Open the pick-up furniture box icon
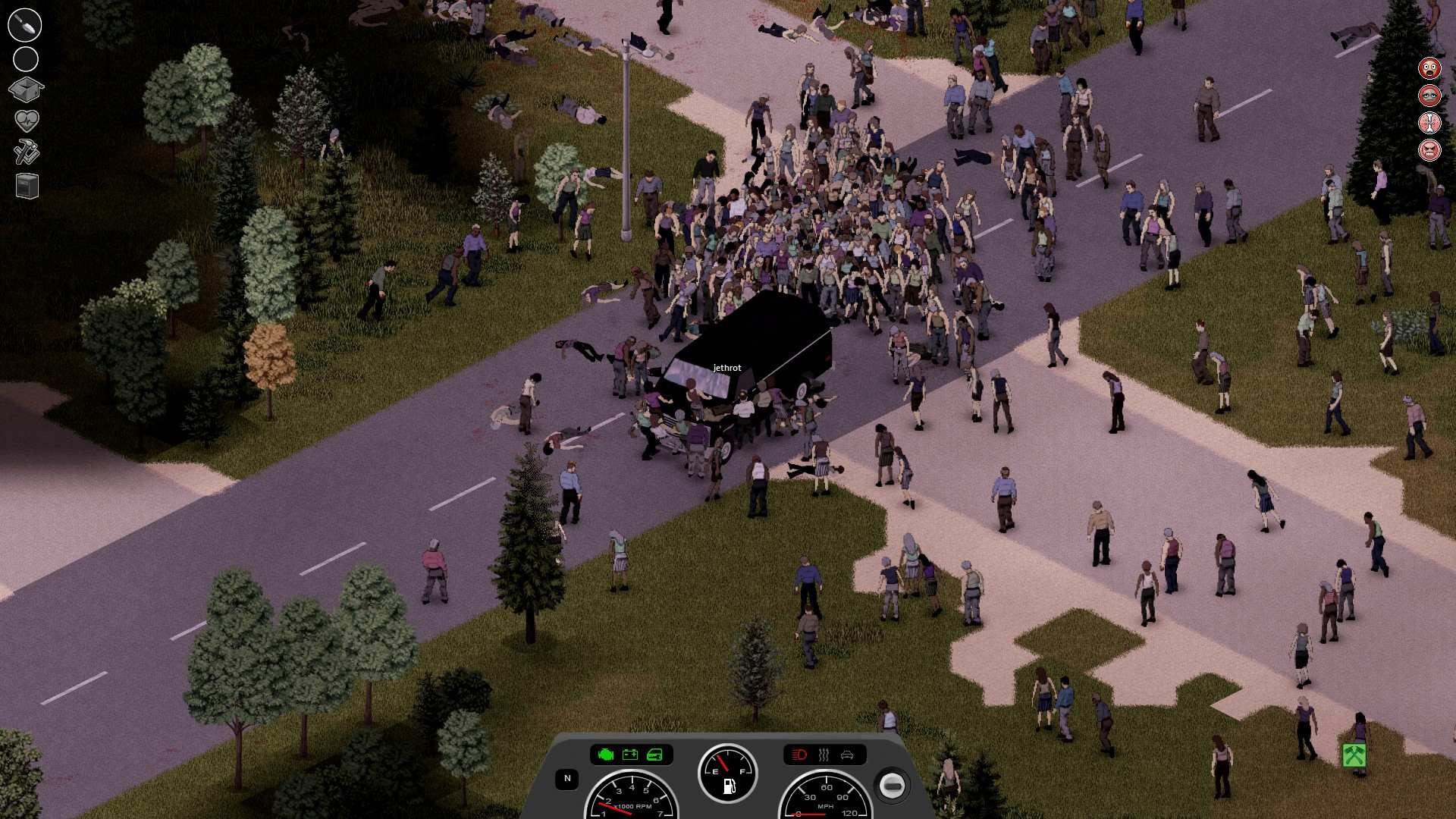Screen dimensions: 1456x819 [x=26, y=89]
